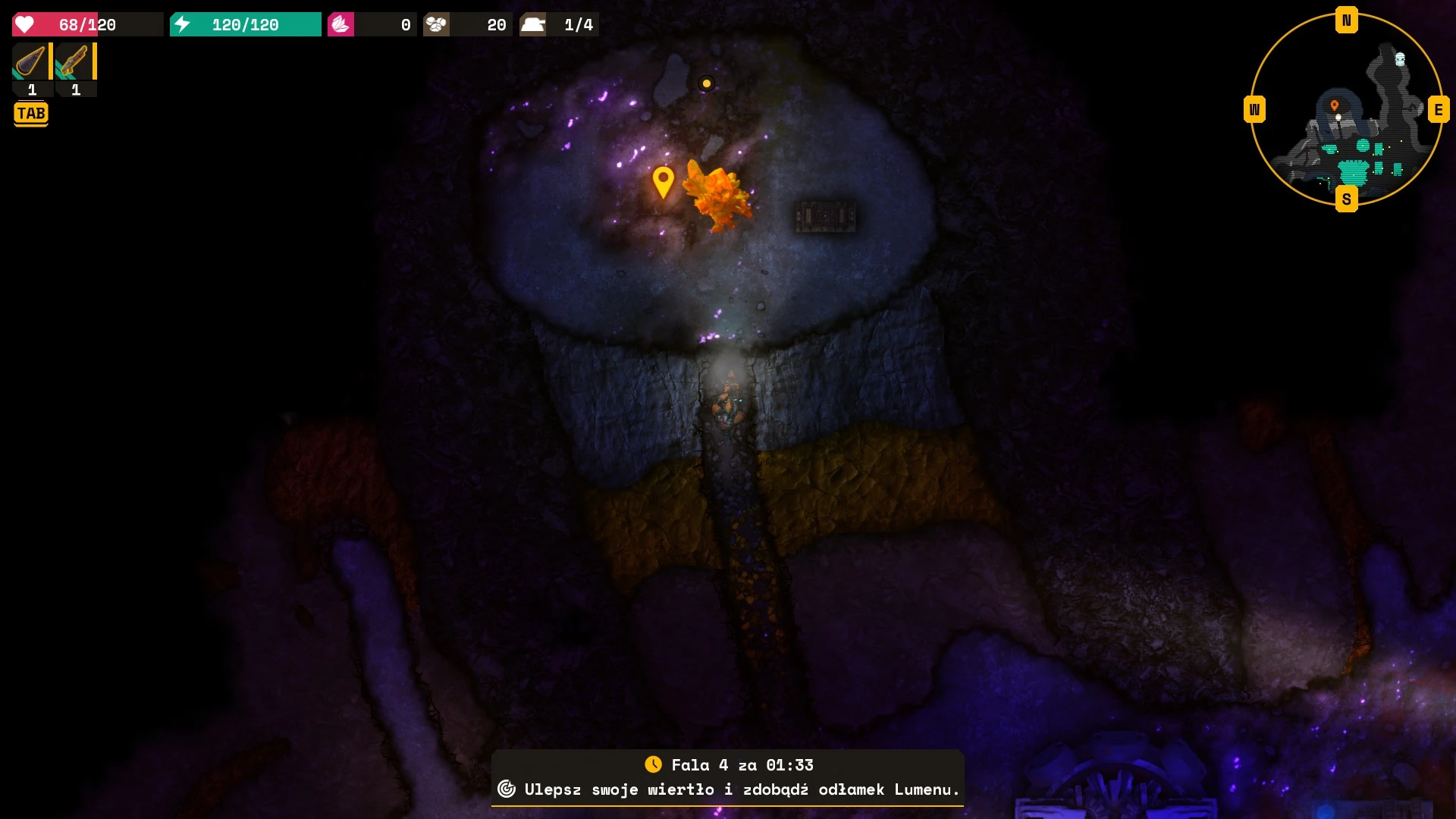Screen dimensions: 1456x819
Task: Click the turret count icon
Action: click(532, 24)
